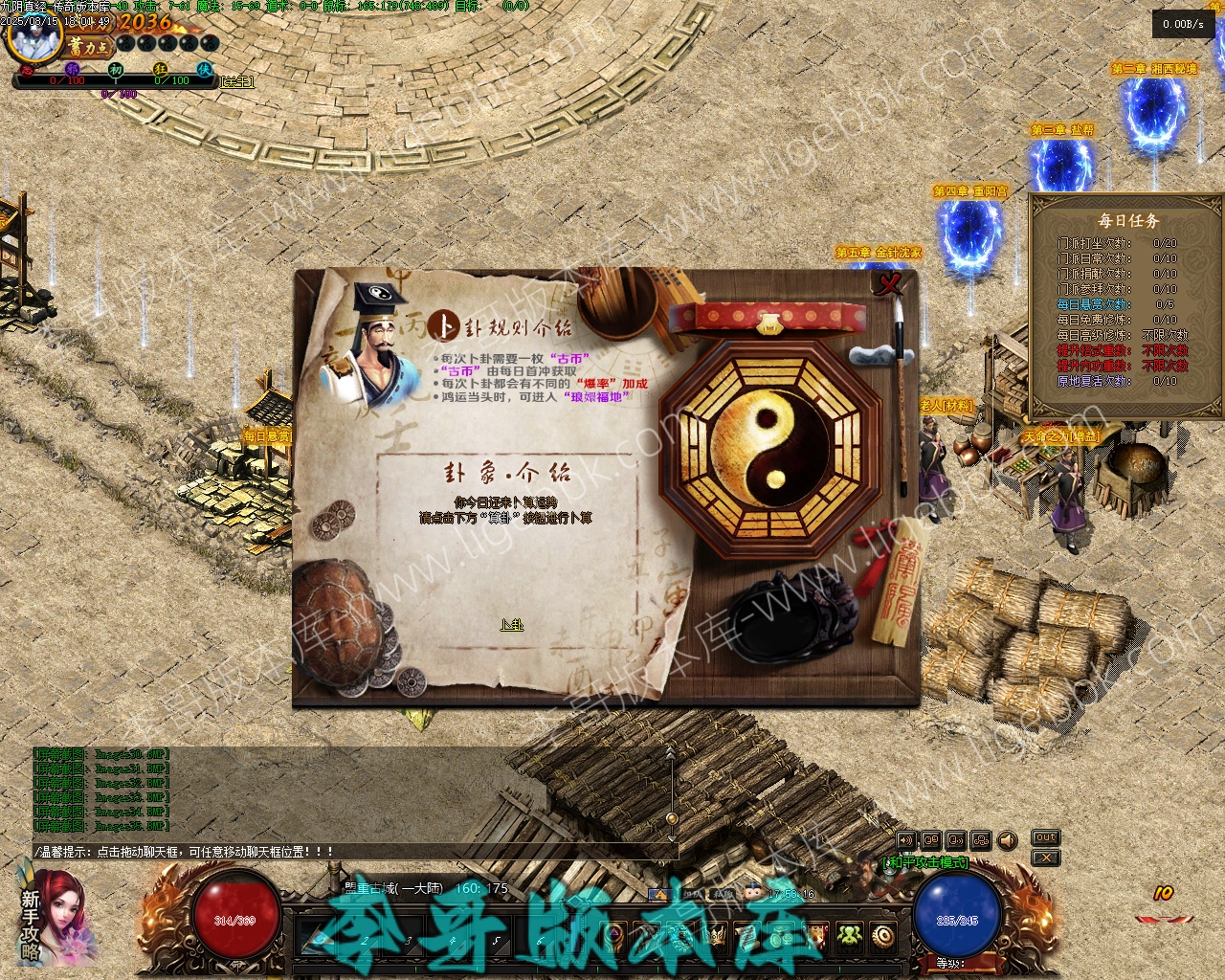Viewport: 1225px width, 980px height.
Task: Close the divination dialog with the red X
Action: (891, 284)
